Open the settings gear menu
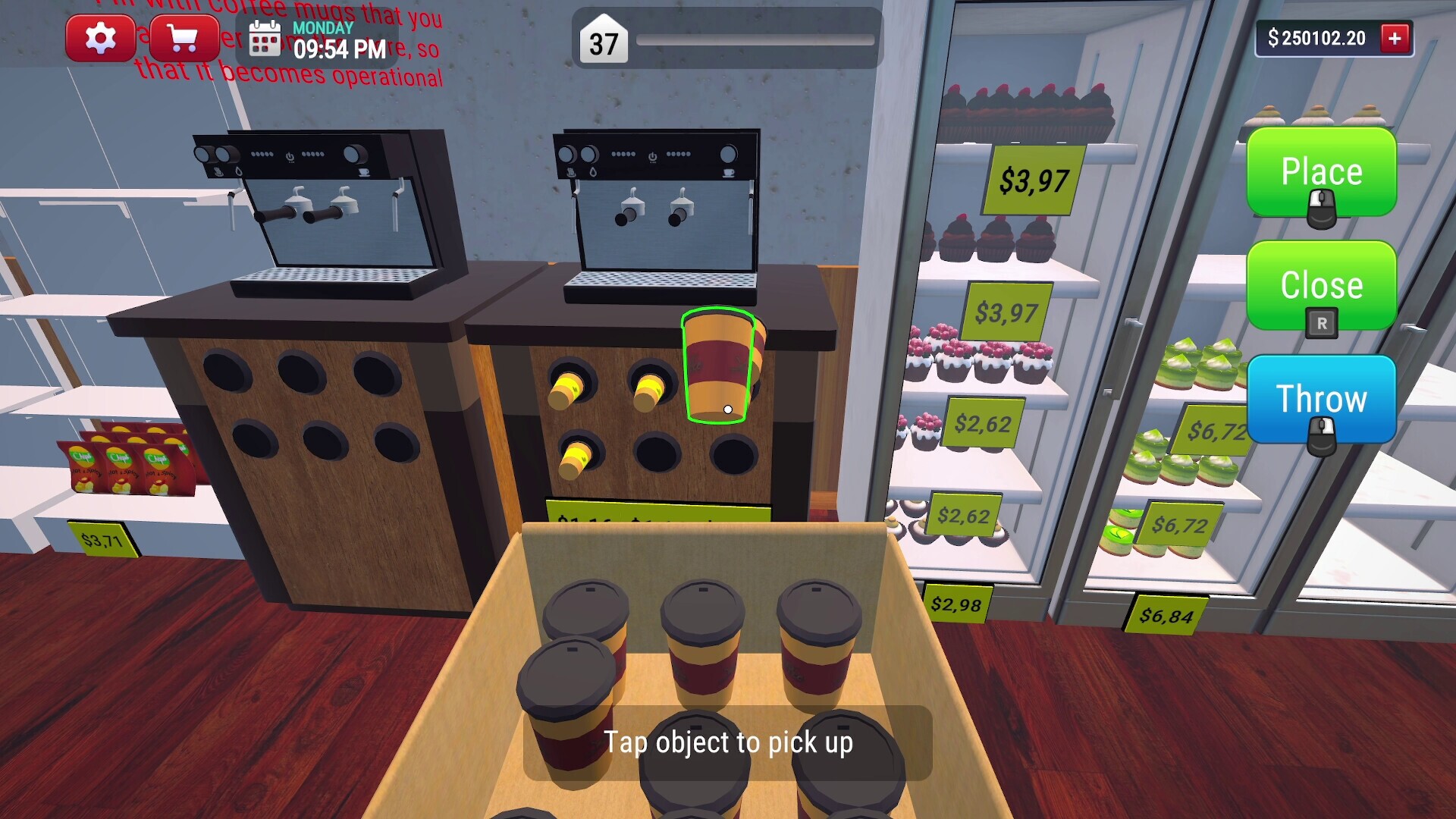The height and width of the screenshot is (819, 1456). [x=102, y=37]
